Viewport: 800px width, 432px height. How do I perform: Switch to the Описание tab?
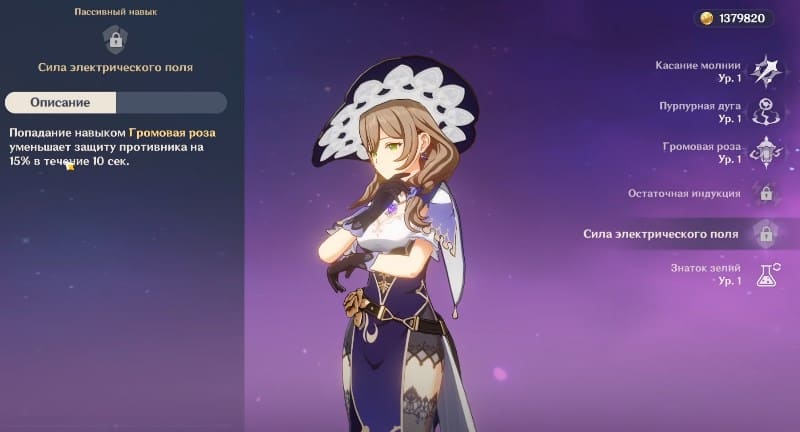[x=60, y=102]
